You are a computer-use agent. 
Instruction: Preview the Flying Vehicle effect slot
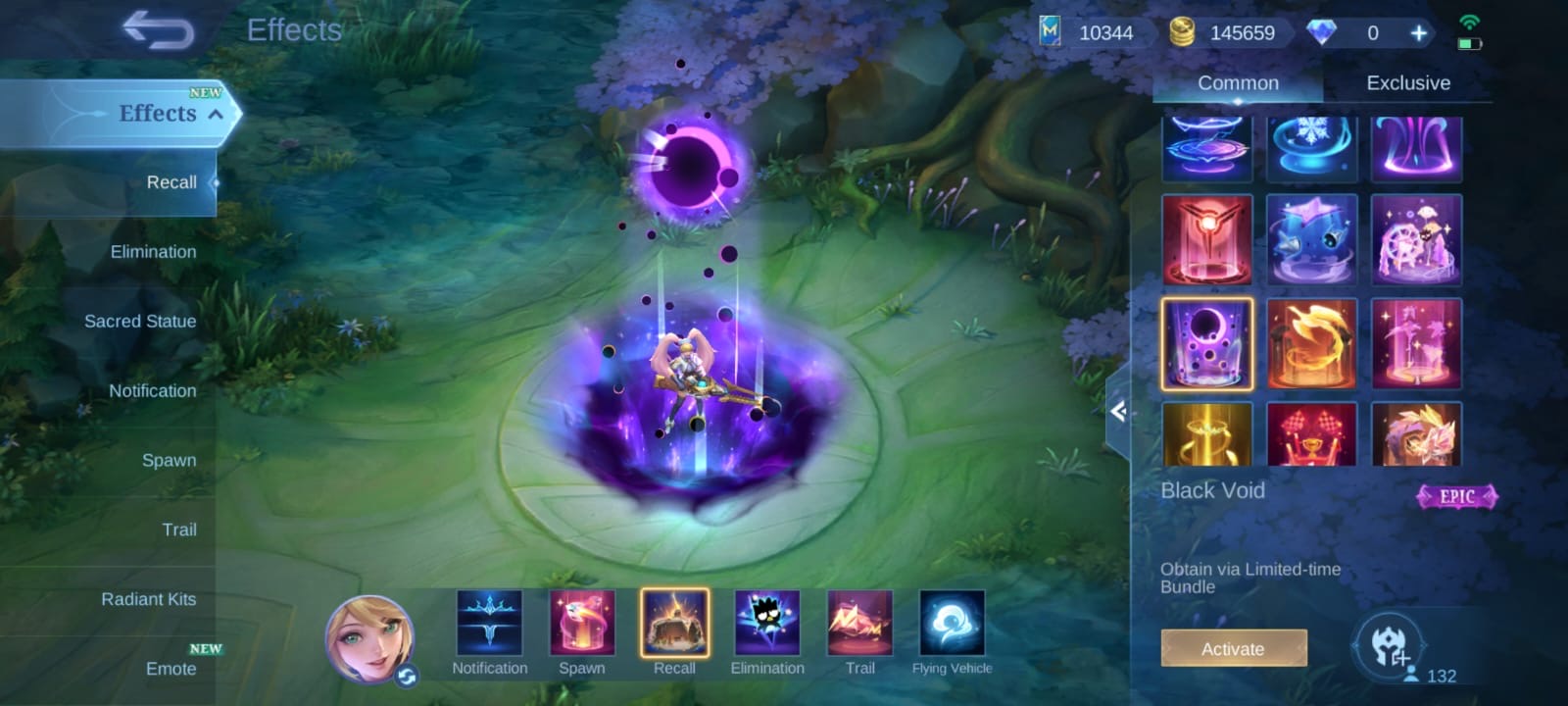pyautogui.click(x=952, y=624)
